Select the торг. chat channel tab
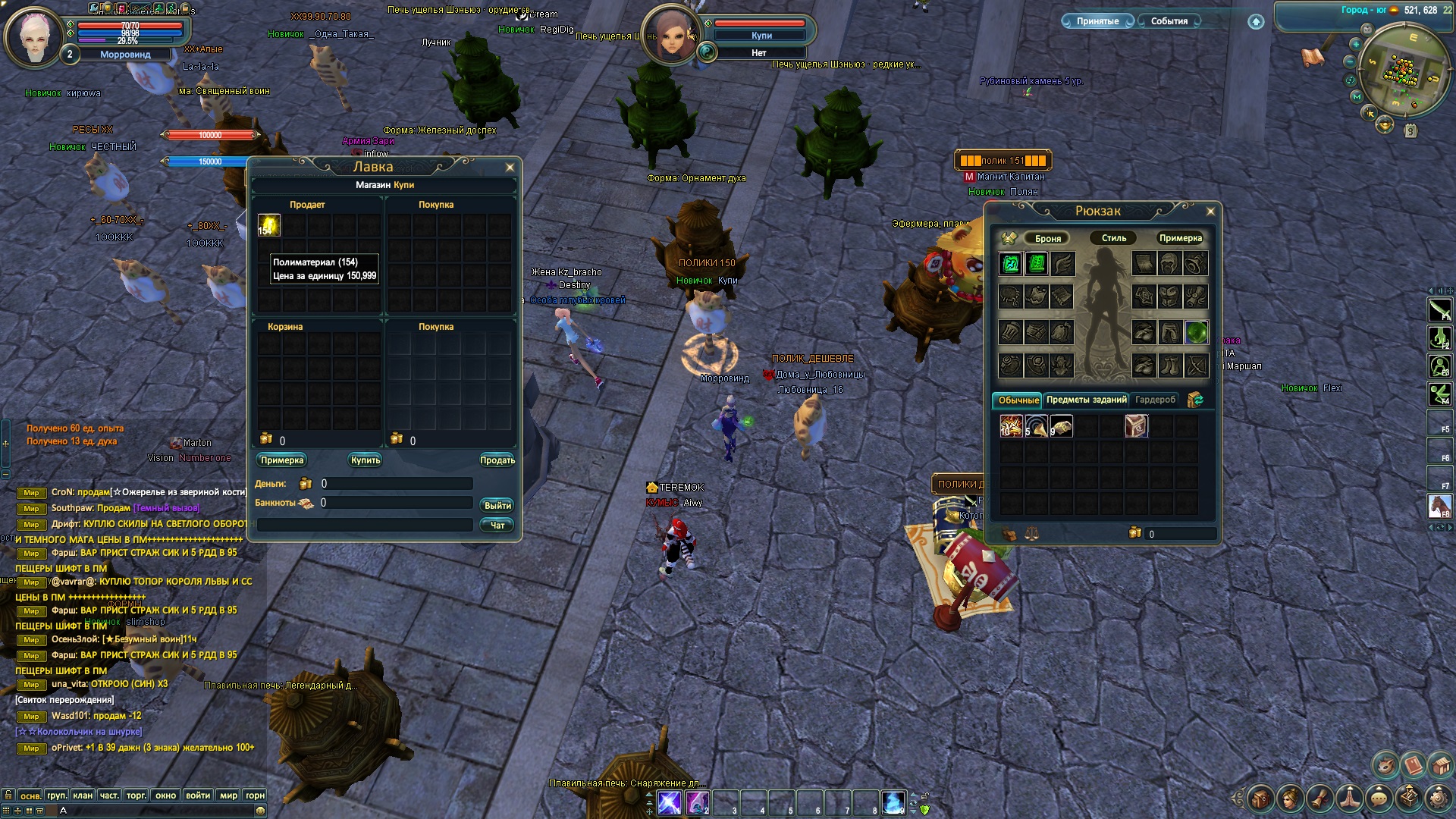This screenshot has height=819, width=1456. [x=136, y=795]
